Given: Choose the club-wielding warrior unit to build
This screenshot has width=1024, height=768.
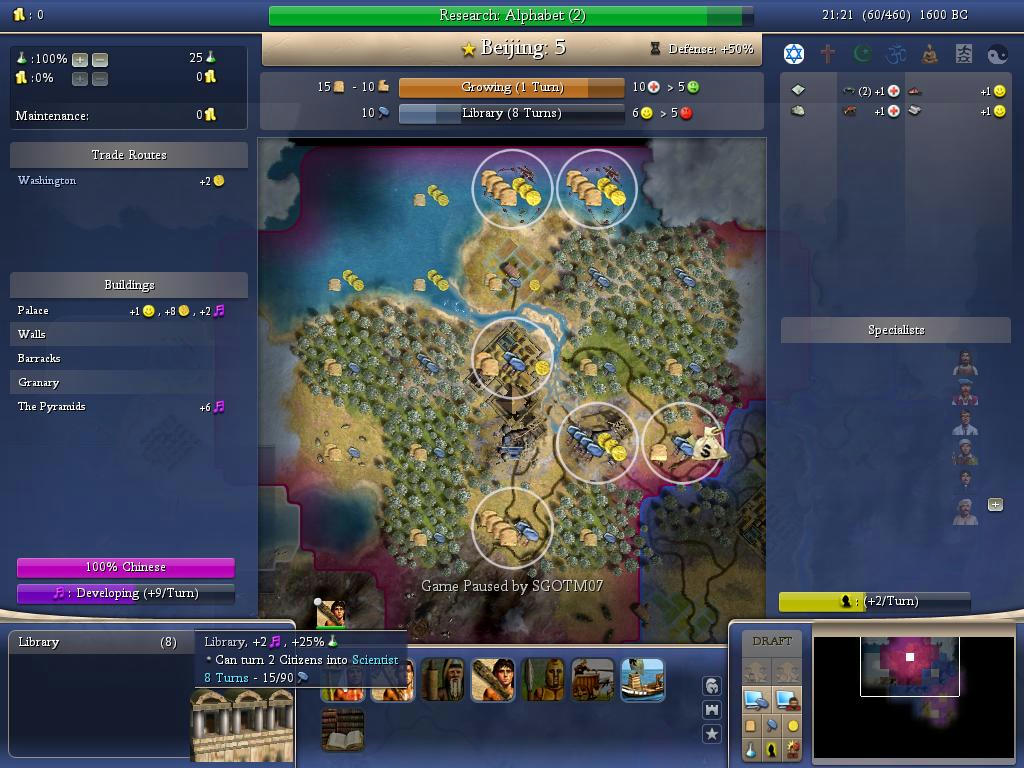Looking at the screenshot, I should 492,679.
